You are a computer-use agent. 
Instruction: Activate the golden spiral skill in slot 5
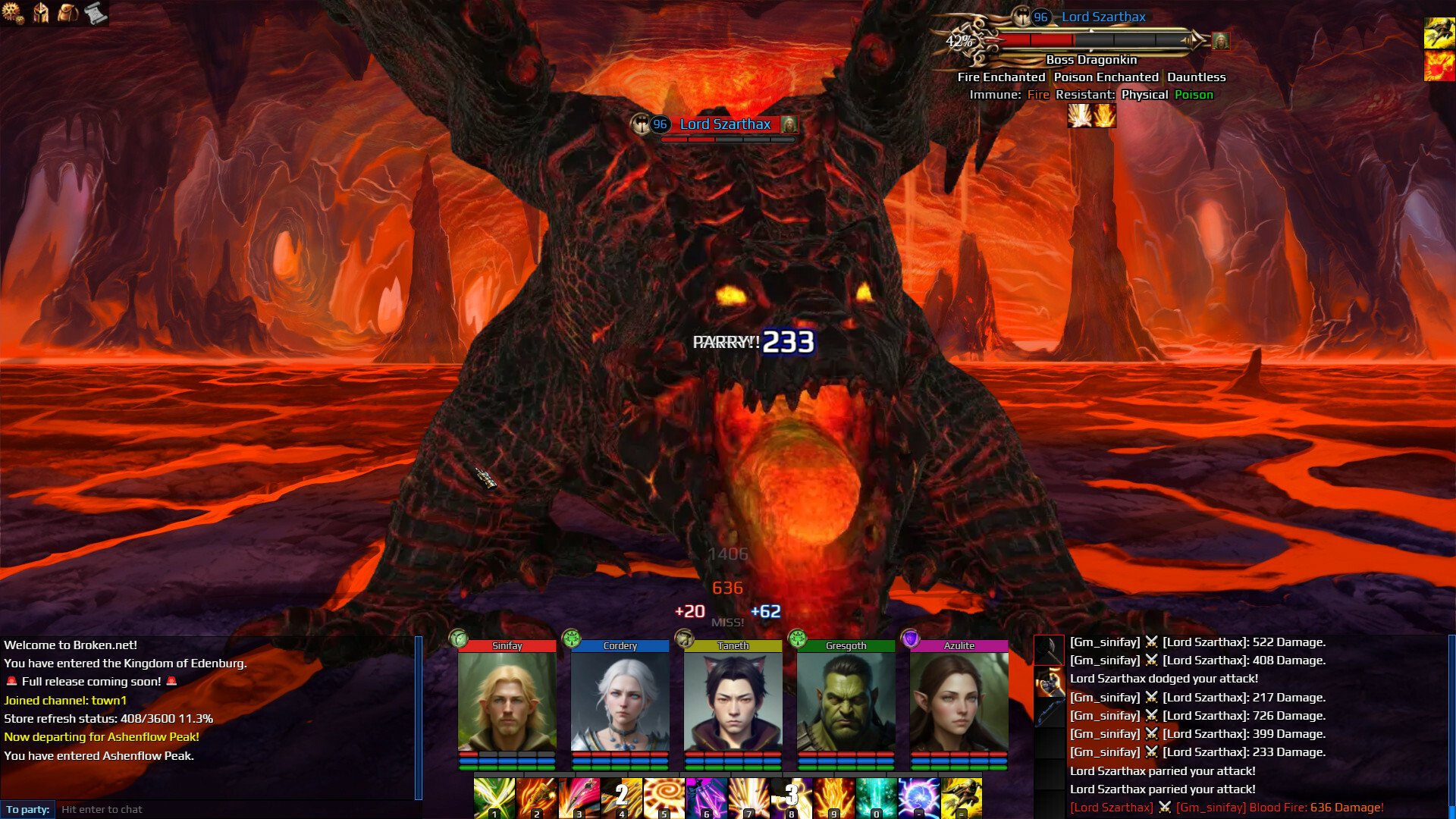click(x=664, y=798)
